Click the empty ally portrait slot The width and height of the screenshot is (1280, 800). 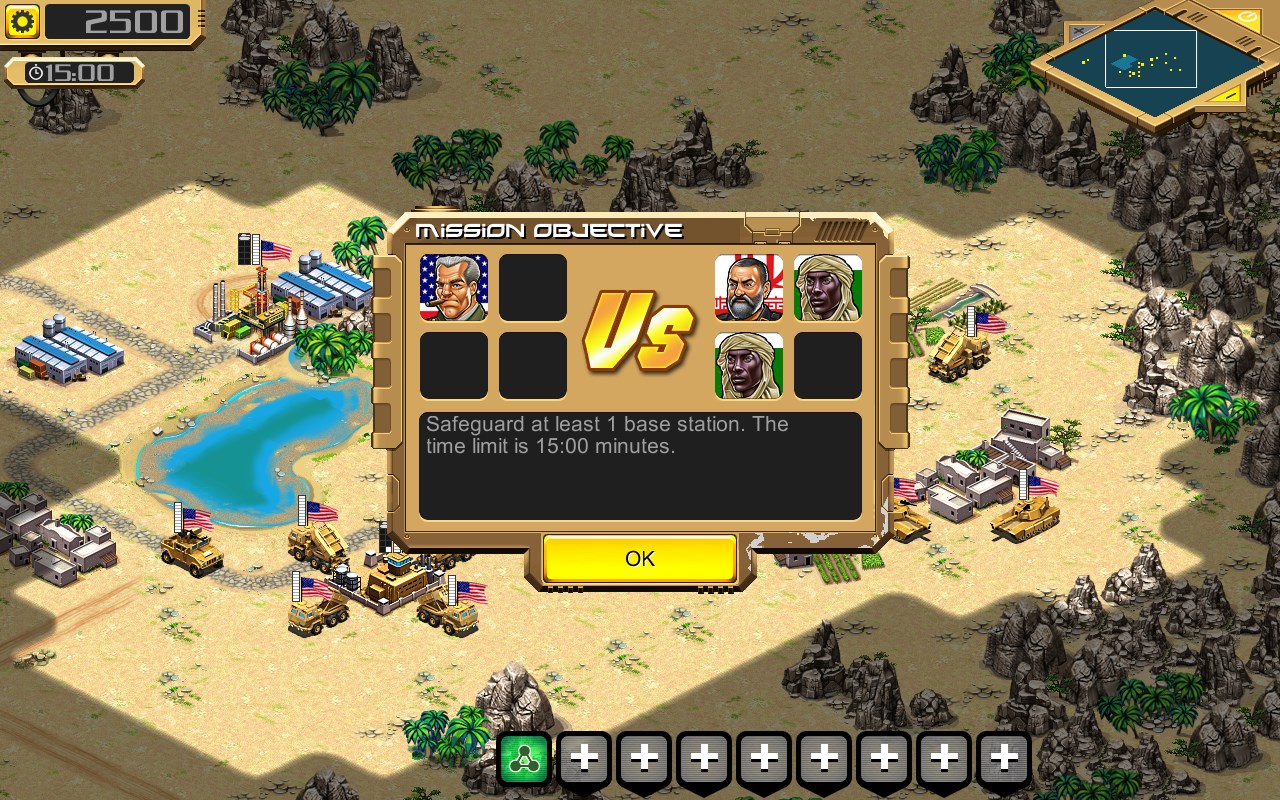533,287
